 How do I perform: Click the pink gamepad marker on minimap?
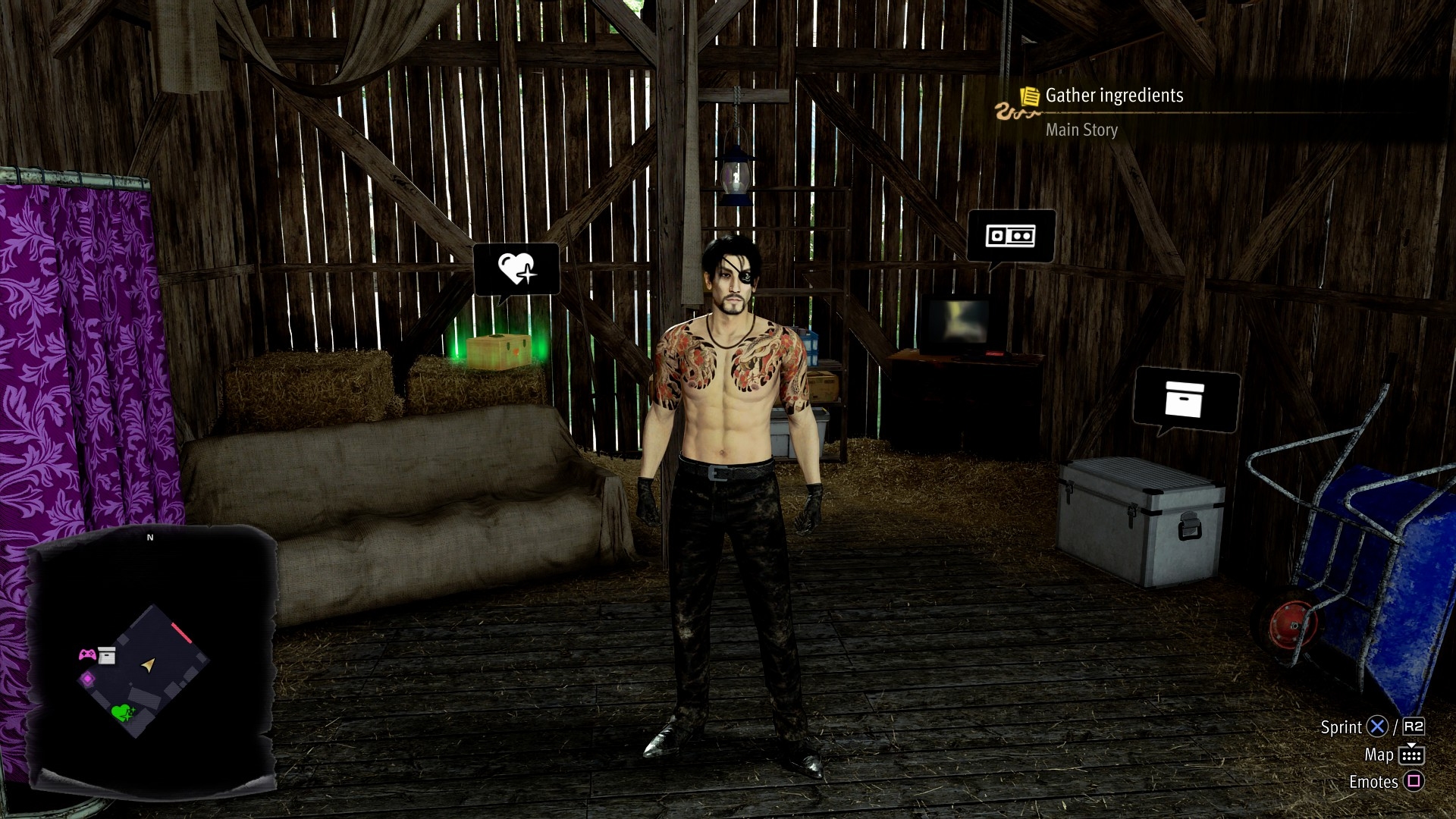point(87,654)
